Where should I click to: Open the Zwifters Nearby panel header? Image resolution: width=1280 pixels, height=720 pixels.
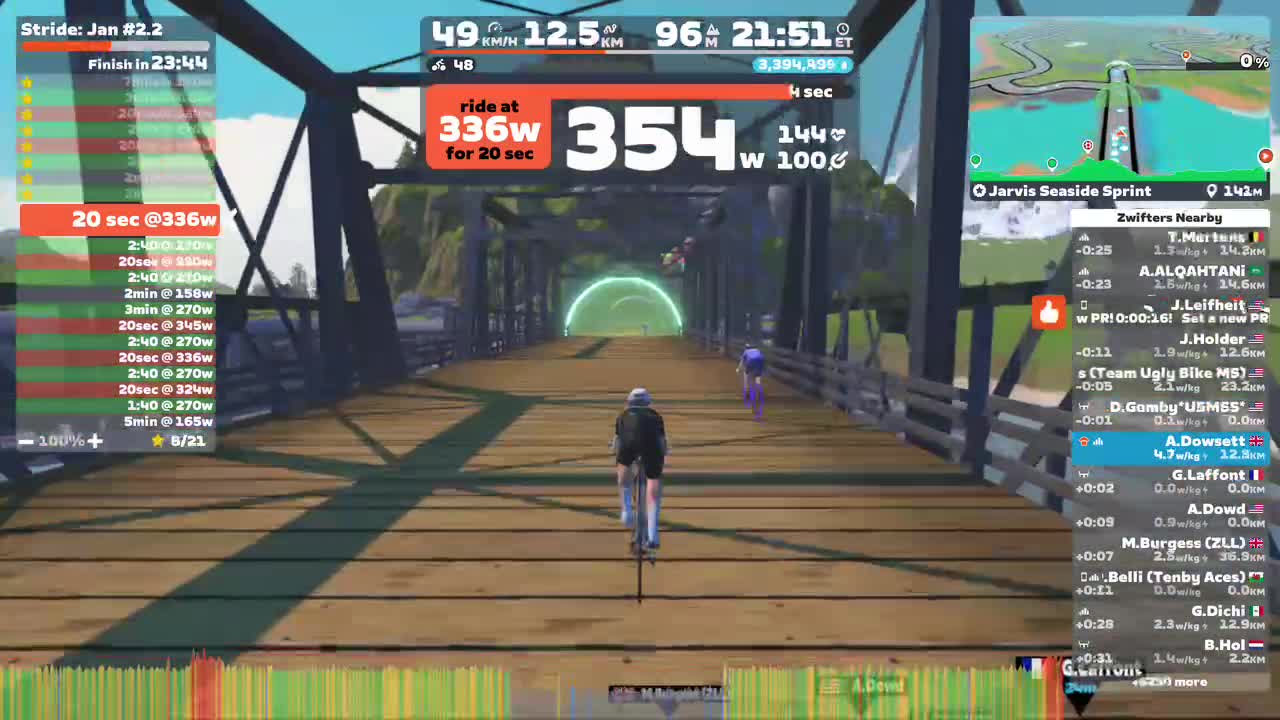[x=1169, y=217]
